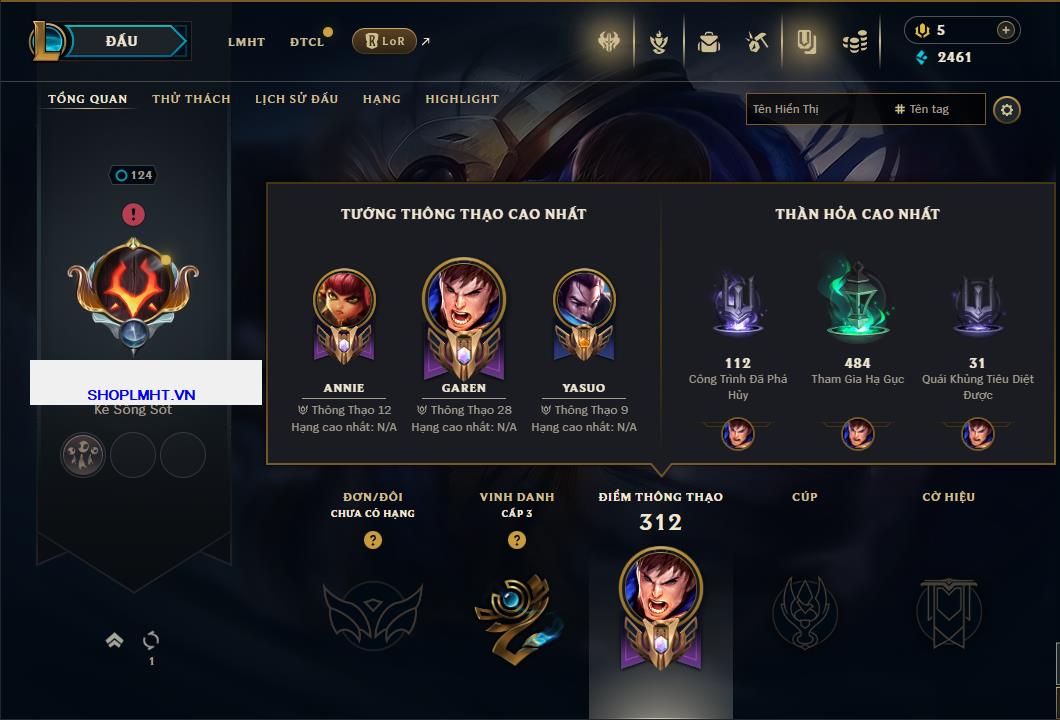Image resolution: width=1060 pixels, height=720 pixels.
Task: Open the VINH DANH honor emblem
Action: click(514, 612)
